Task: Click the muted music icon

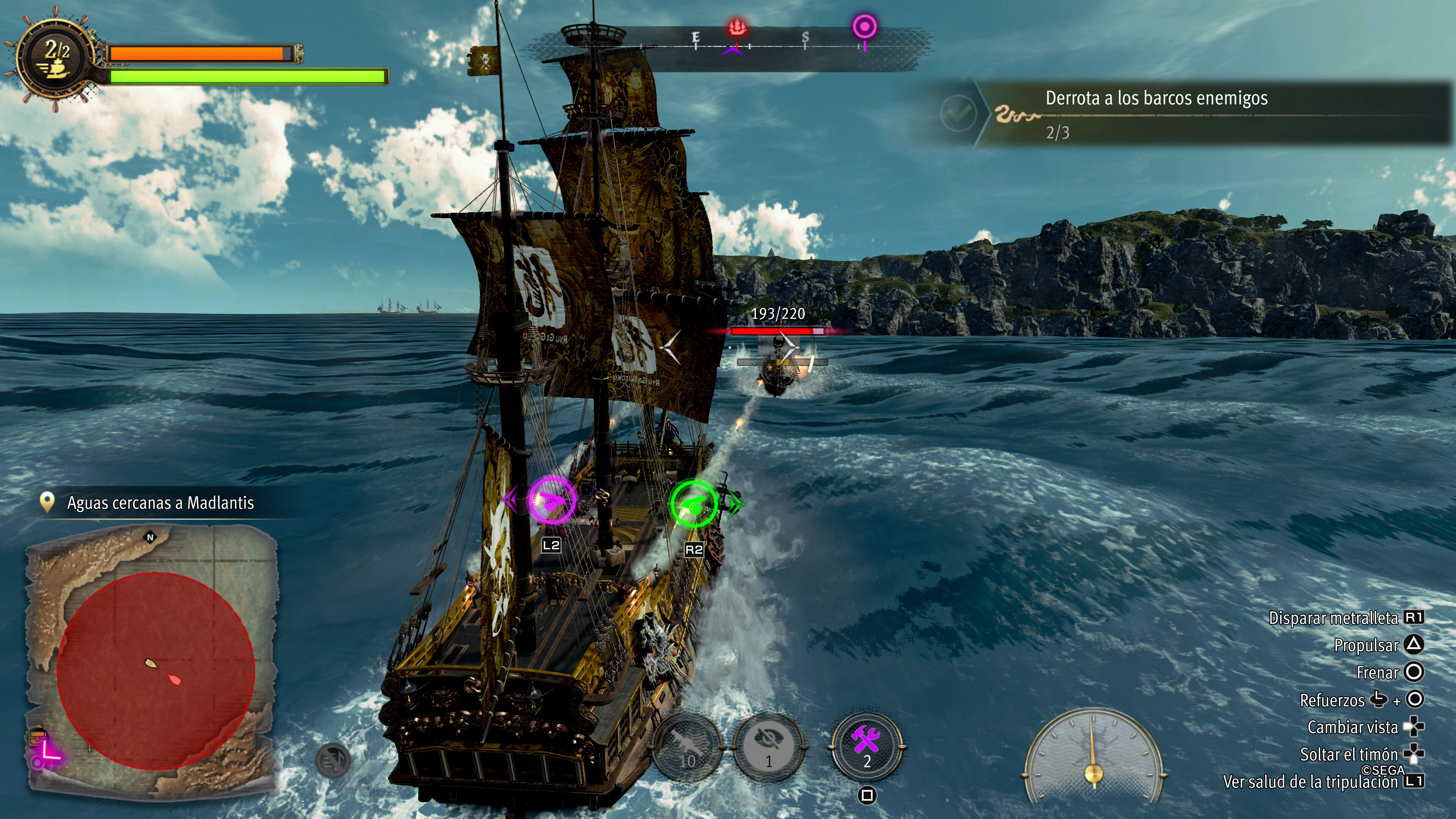Action: click(333, 760)
